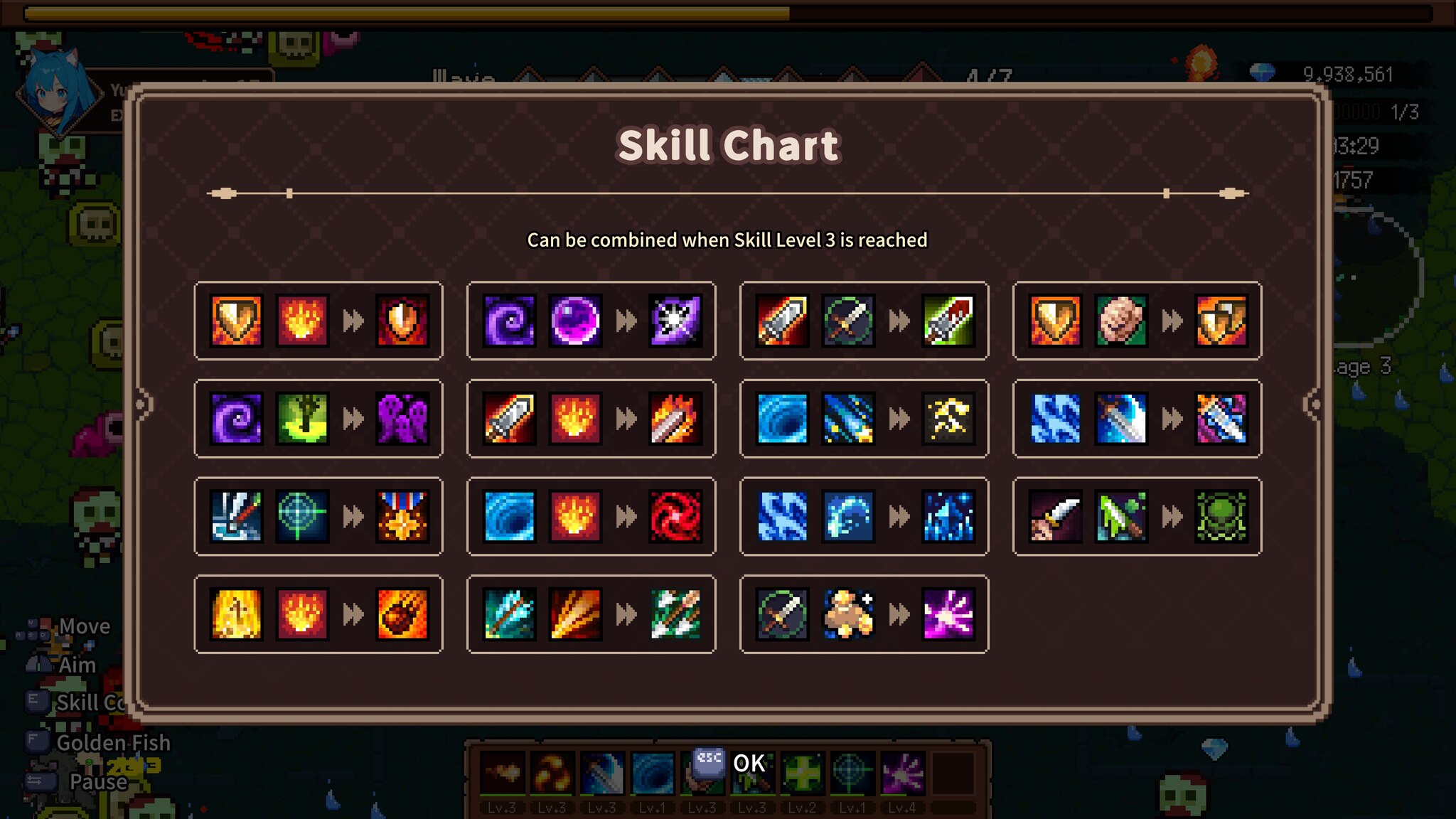Choose the red swirl combined skill
The width and height of the screenshot is (1456, 819).
point(675,516)
